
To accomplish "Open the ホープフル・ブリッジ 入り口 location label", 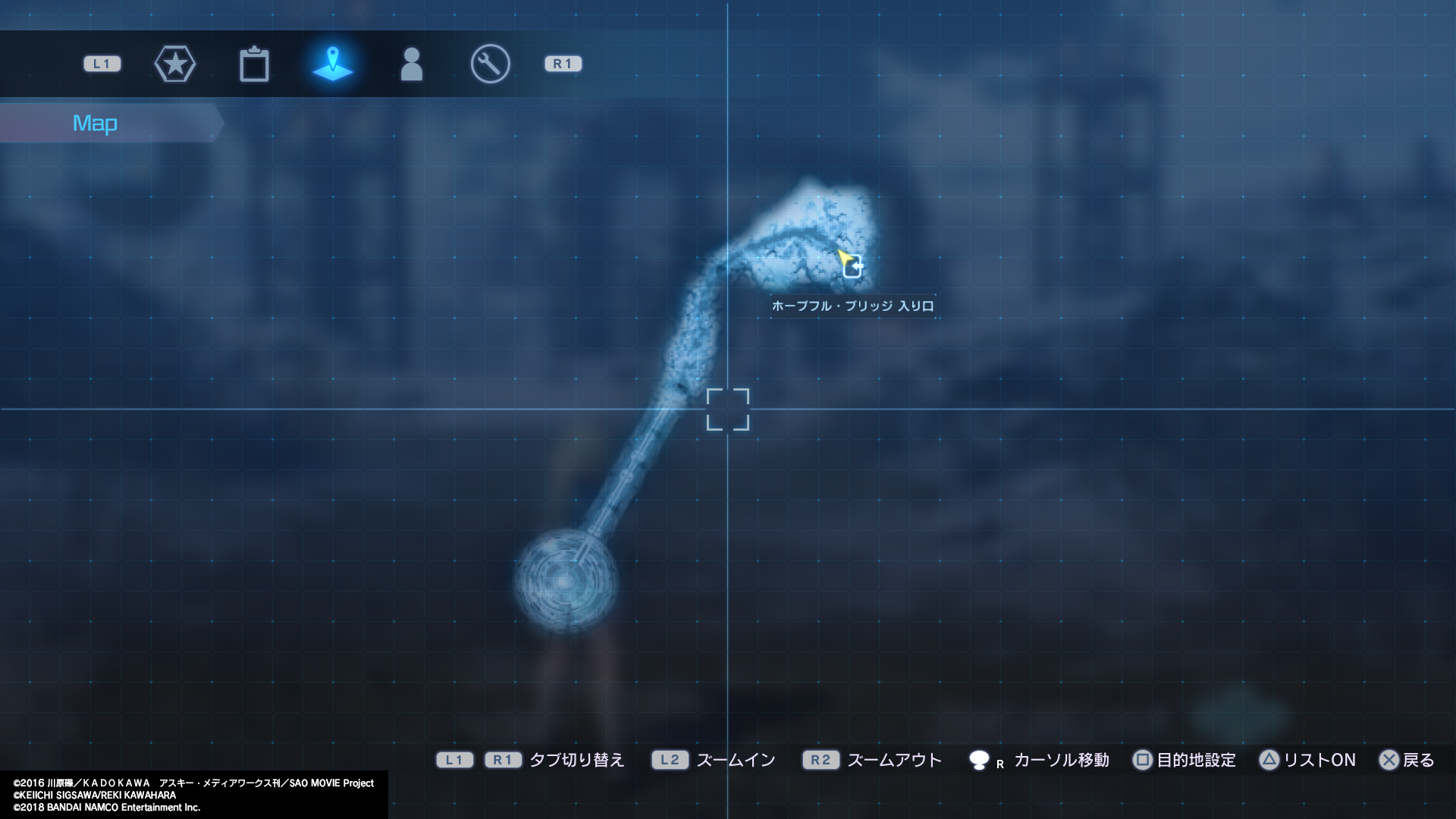I will (x=852, y=304).
